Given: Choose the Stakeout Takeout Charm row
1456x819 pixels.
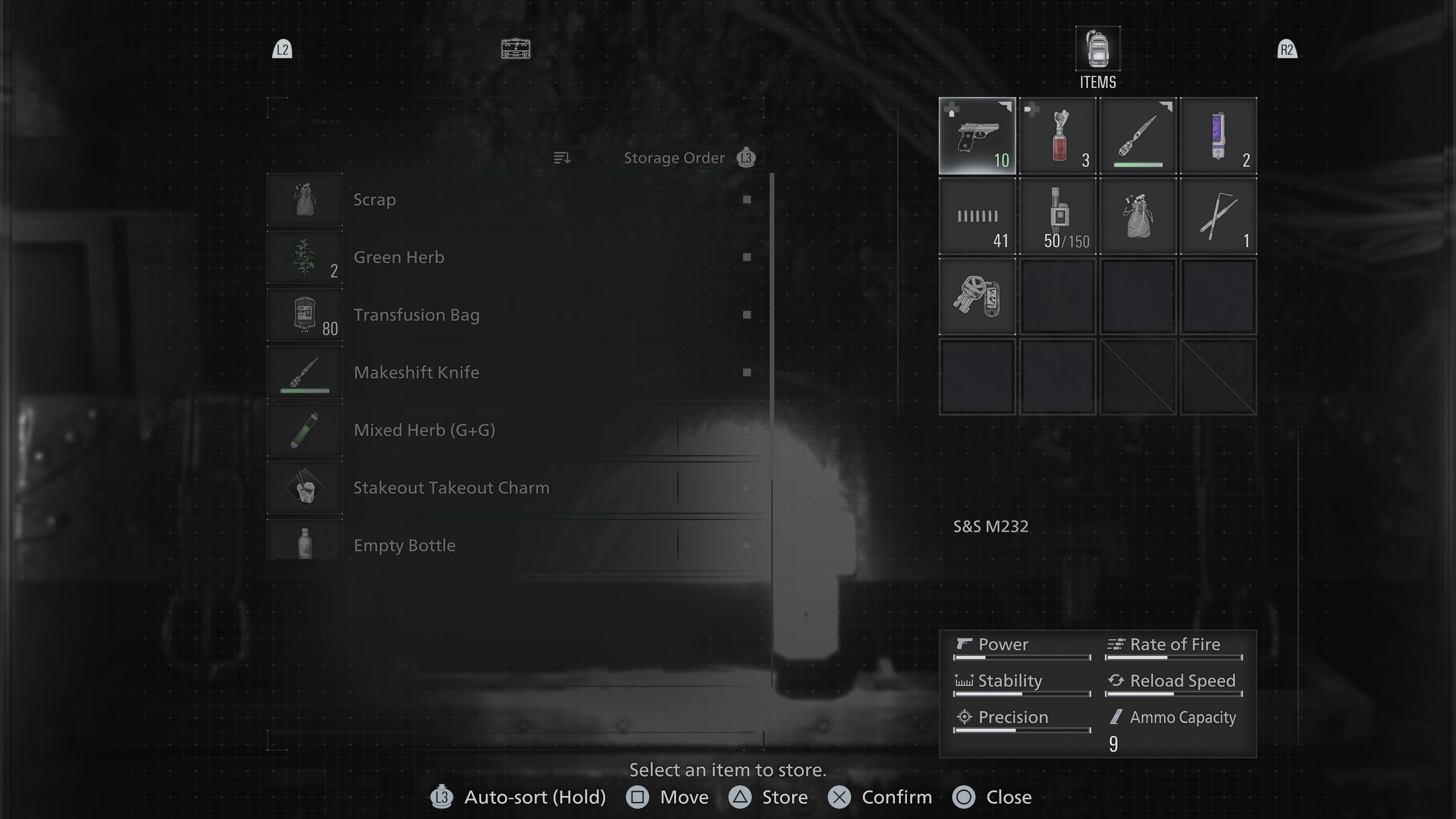Looking at the screenshot, I should click(x=515, y=488).
